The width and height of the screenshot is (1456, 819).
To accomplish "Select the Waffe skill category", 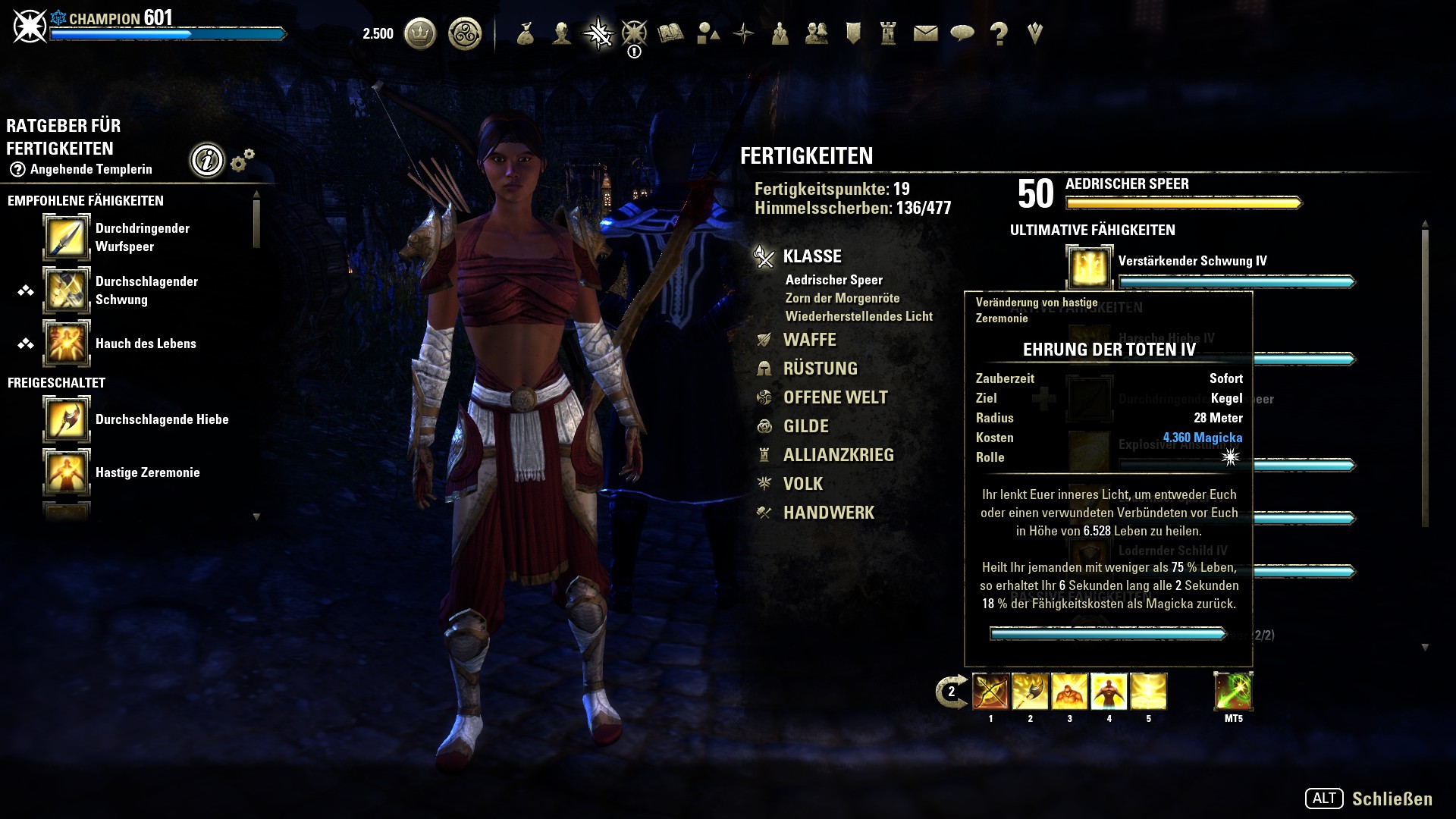I will click(809, 340).
